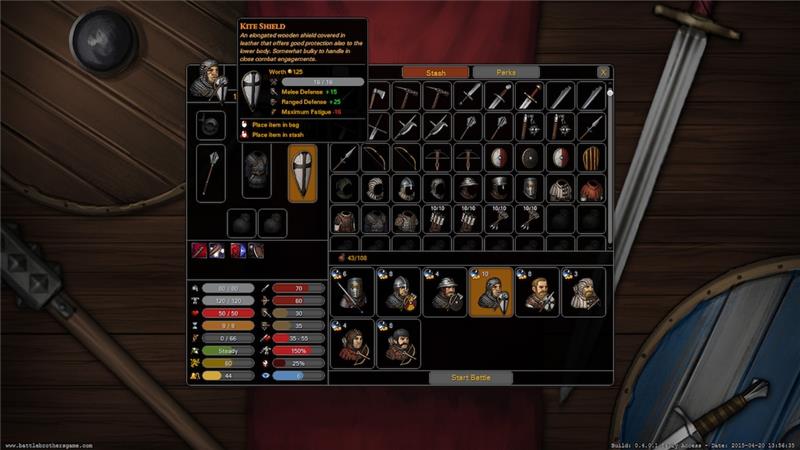Select the dark round buckler in stash
Image resolution: width=800 pixels, height=450 pixels.
point(529,157)
